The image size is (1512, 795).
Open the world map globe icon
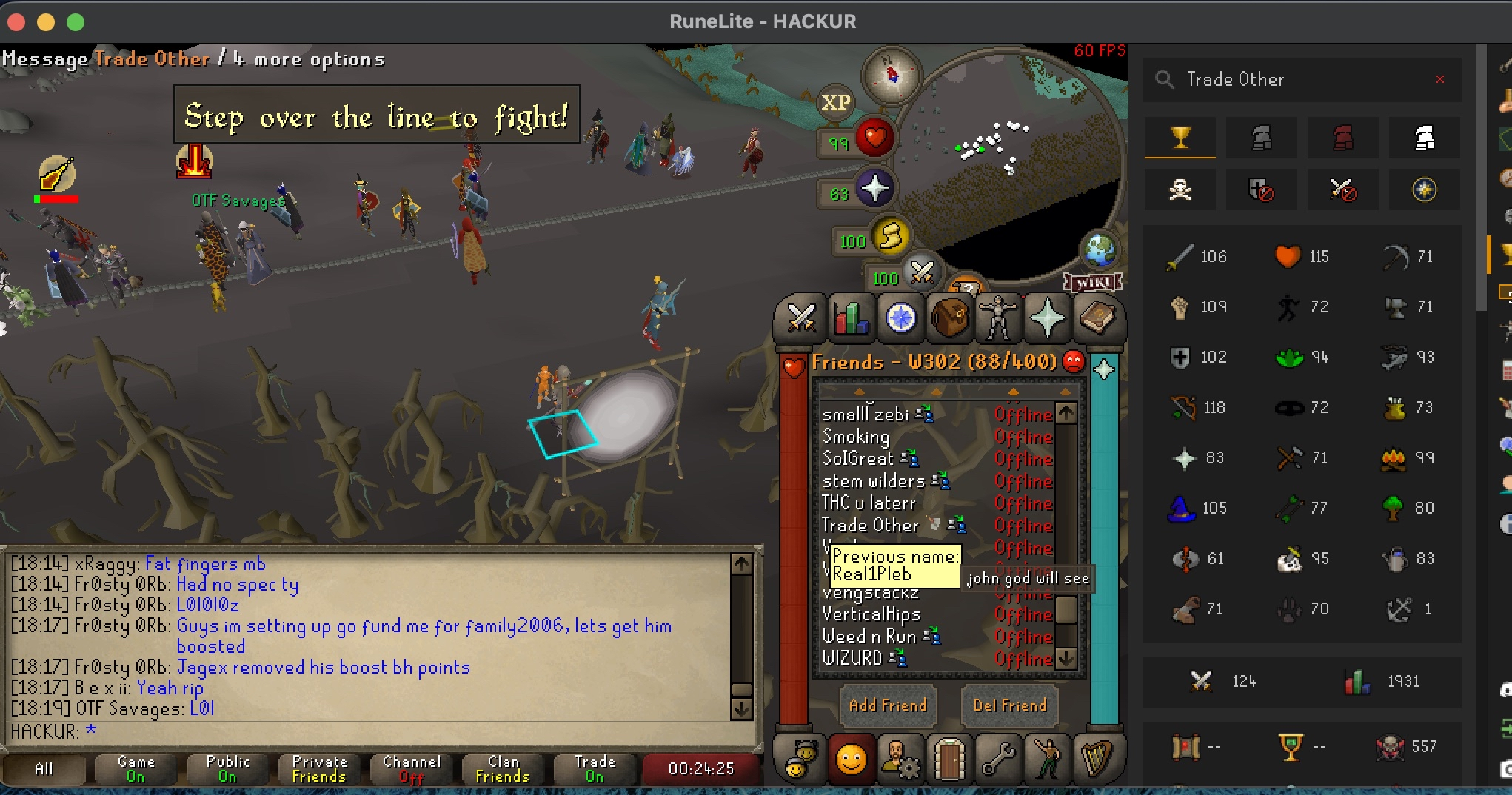[1100, 250]
